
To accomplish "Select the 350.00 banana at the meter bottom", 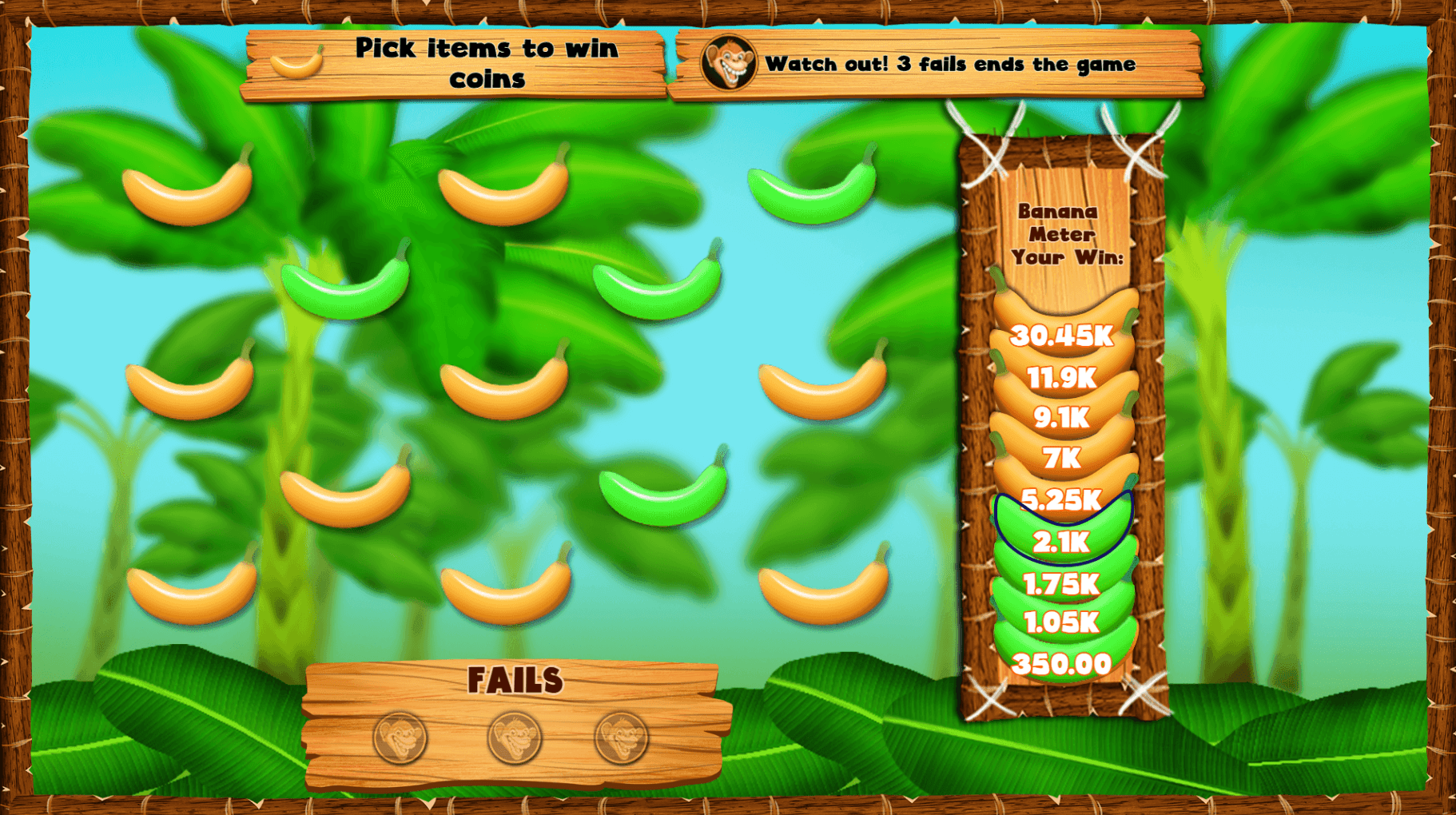I will (x=1060, y=662).
